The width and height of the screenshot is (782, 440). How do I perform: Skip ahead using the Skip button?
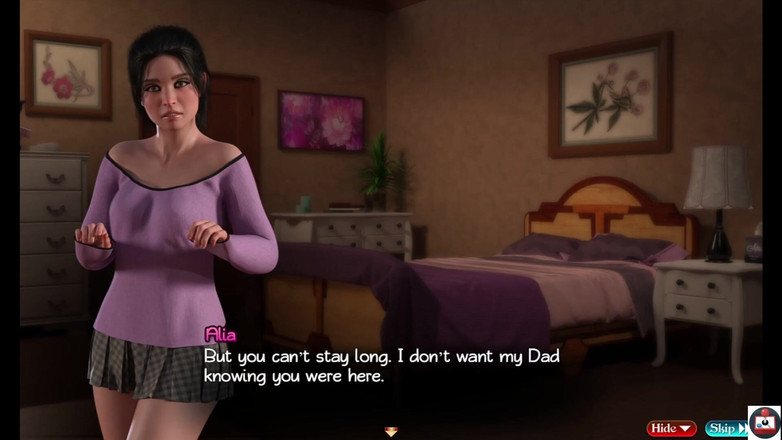click(x=724, y=428)
